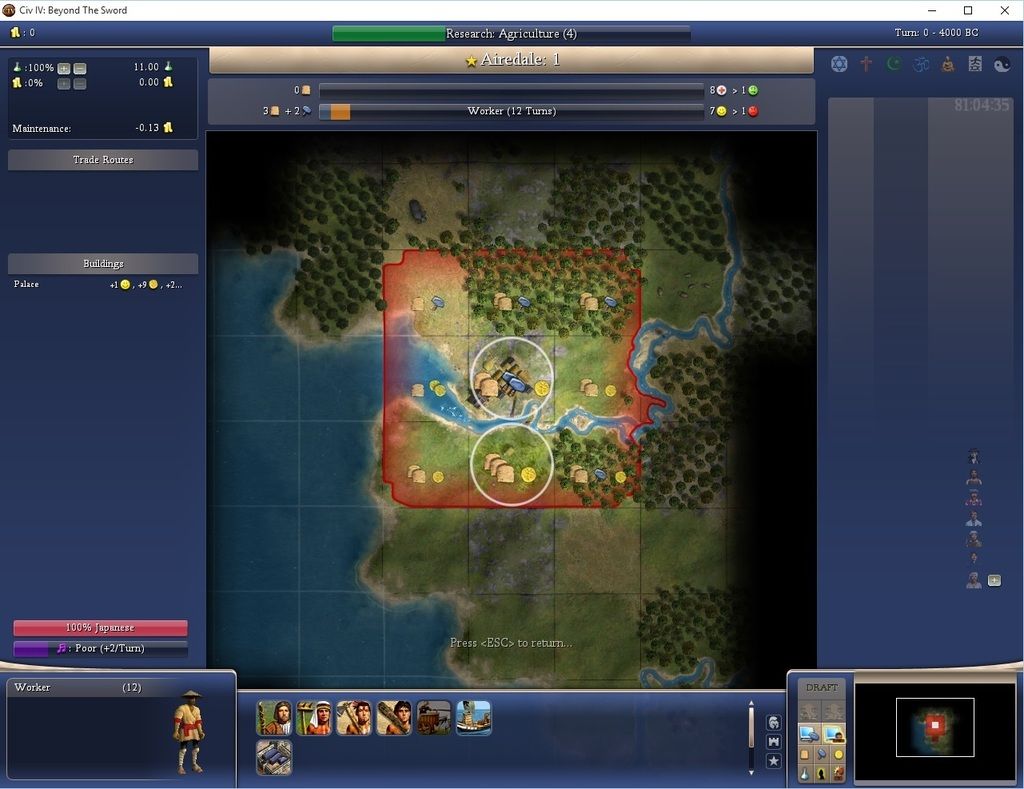Emphasize research with the beaker button
This screenshot has width=1024, height=789.
pos(805,773)
